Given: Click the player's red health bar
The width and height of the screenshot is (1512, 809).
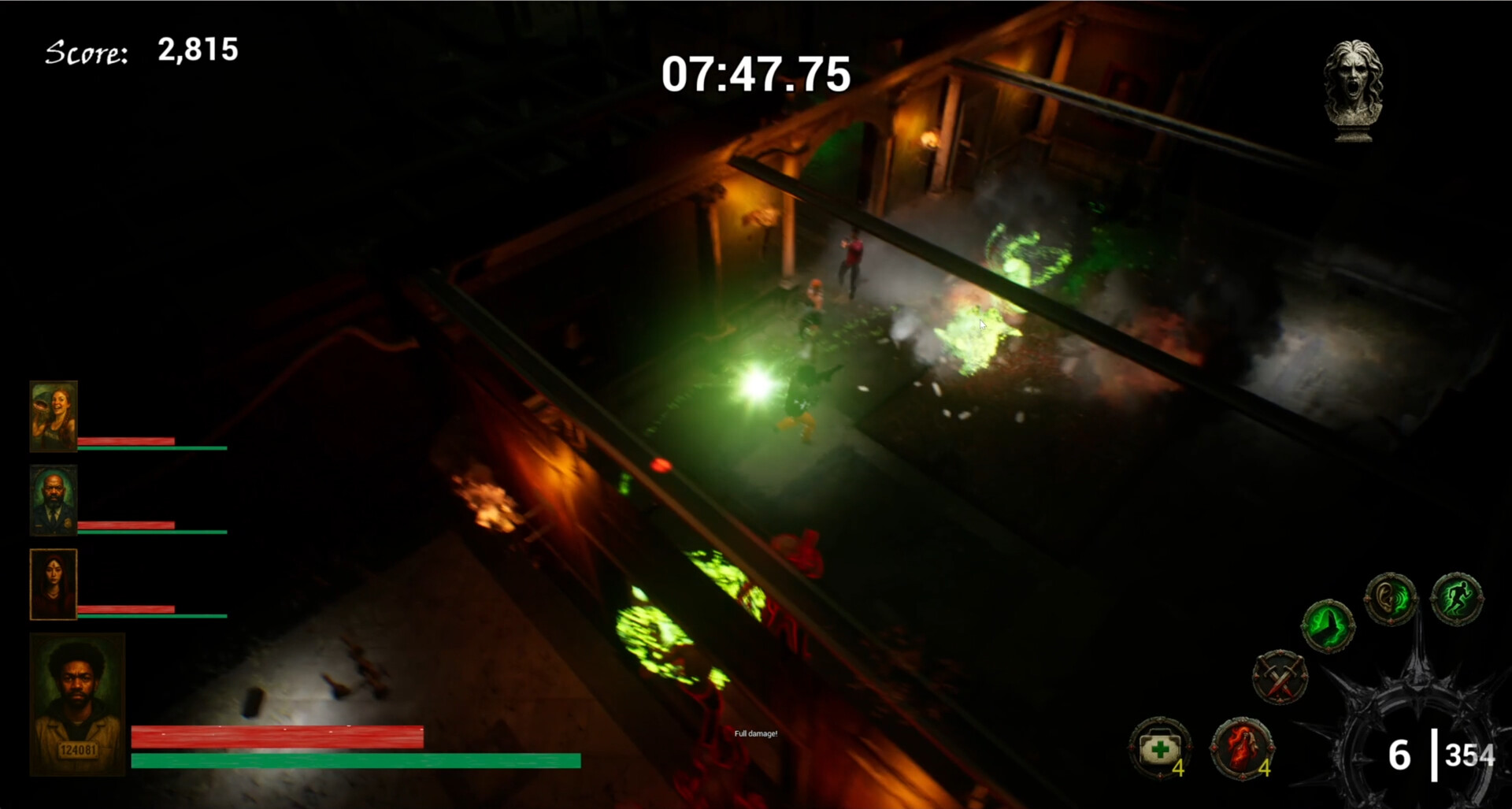Looking at the screenshot, I should (x=278, y=736).
